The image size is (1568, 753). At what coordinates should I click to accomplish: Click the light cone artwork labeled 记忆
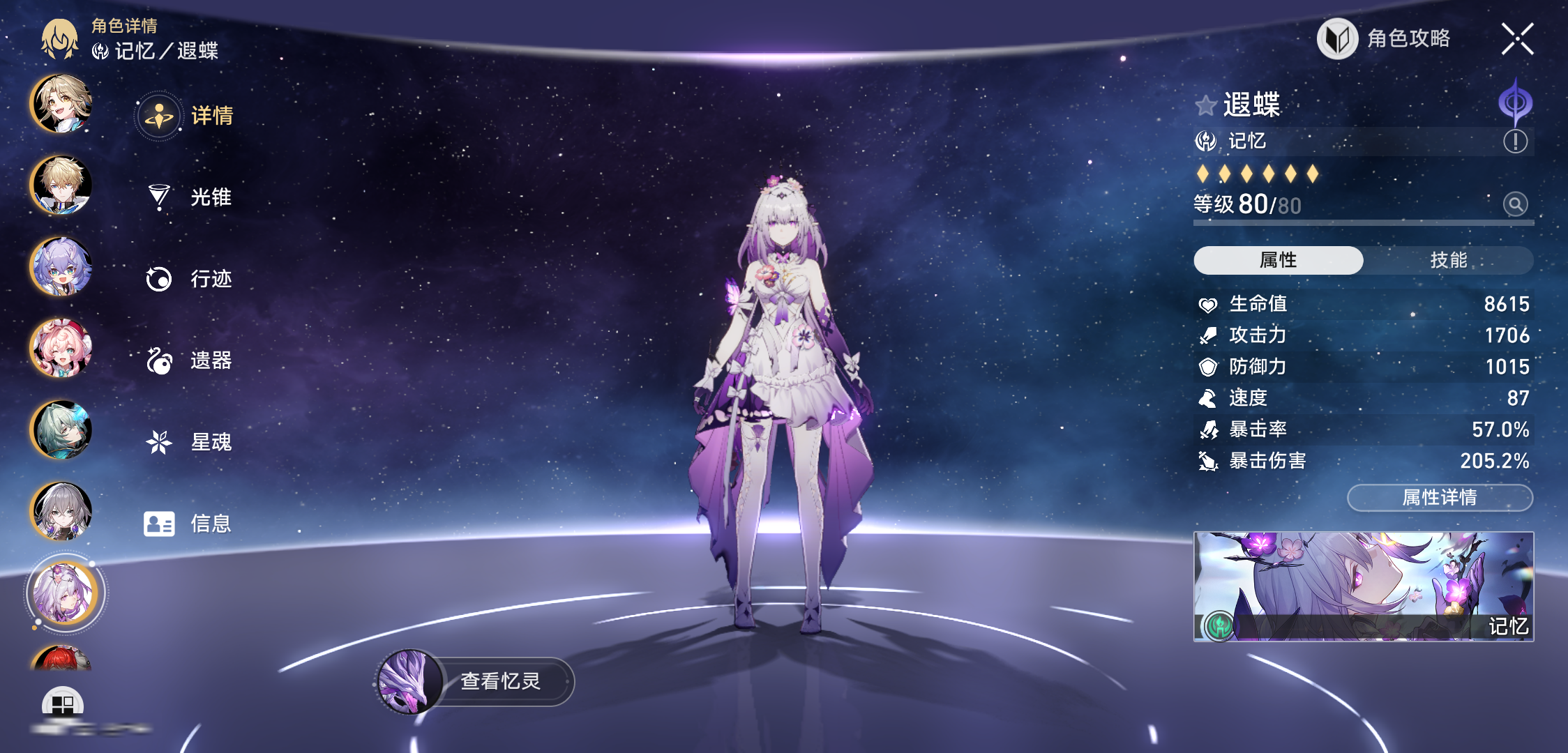click(1363, 586)
